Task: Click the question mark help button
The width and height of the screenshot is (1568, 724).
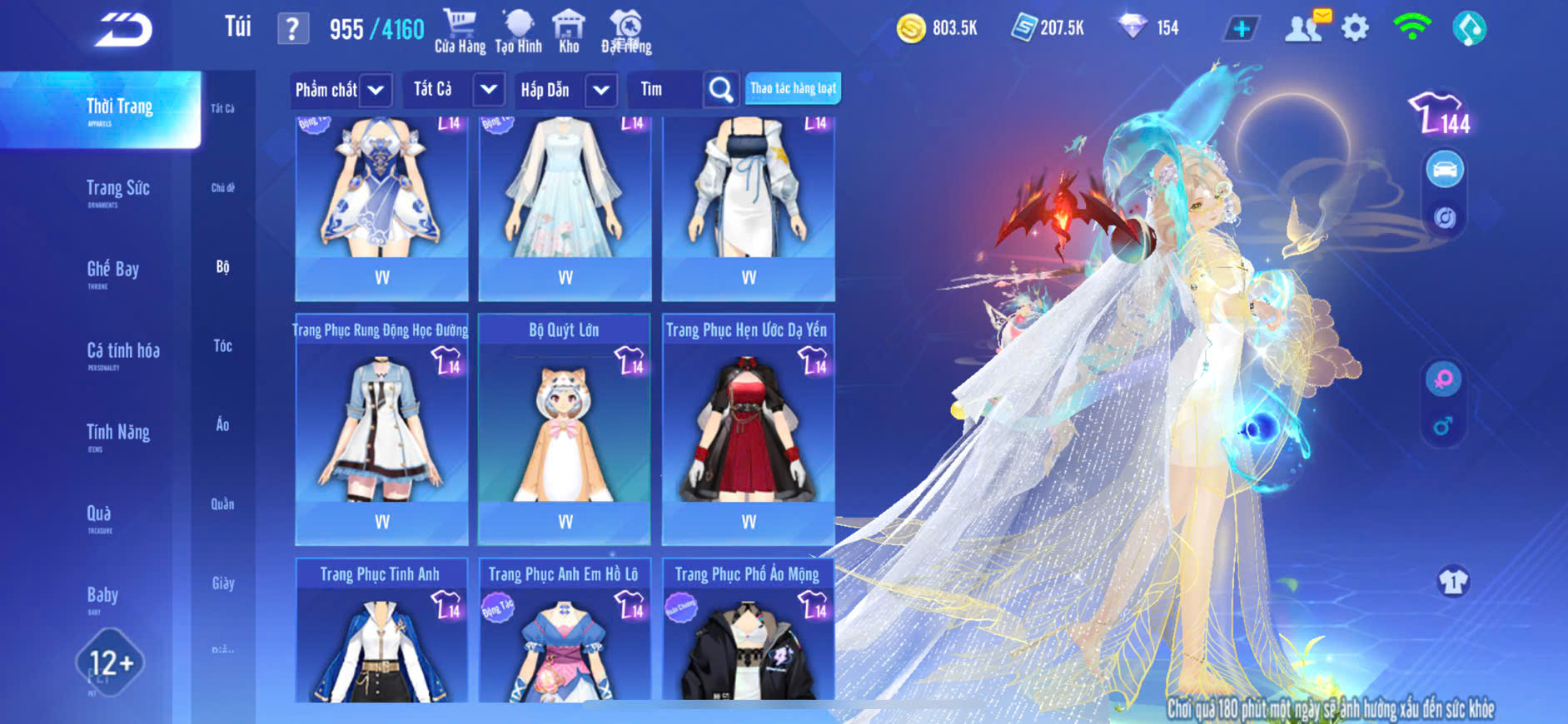Action: [x=292, y=29]
